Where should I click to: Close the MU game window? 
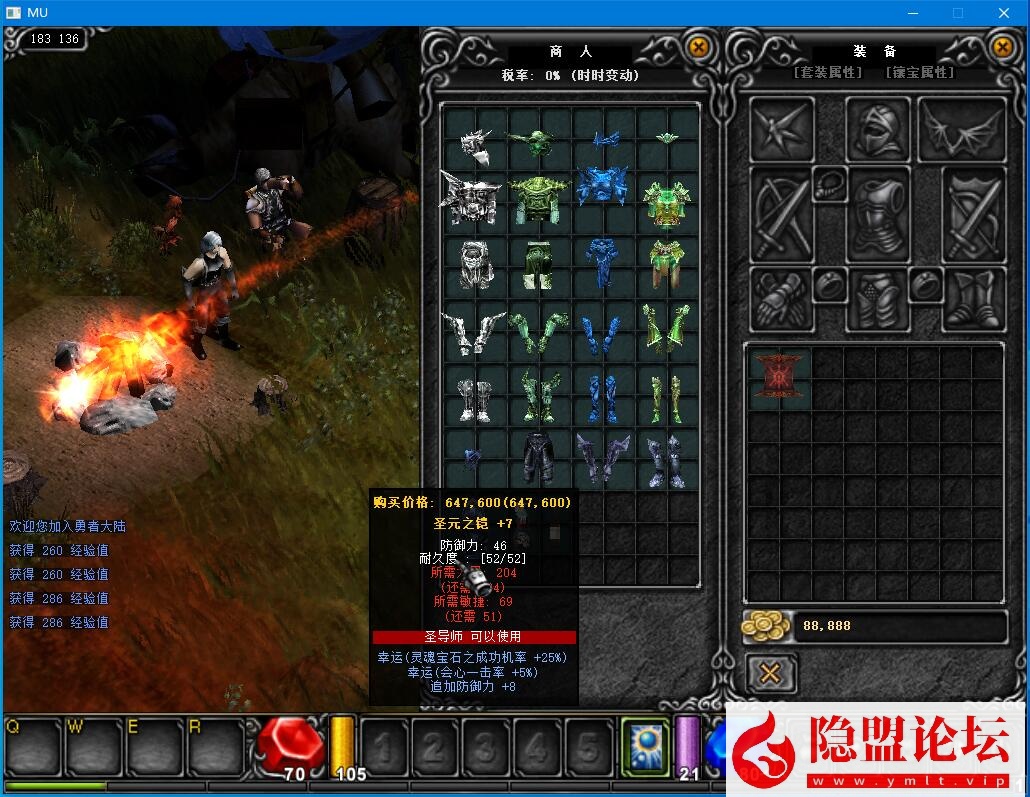click(x=1003, y=13)
